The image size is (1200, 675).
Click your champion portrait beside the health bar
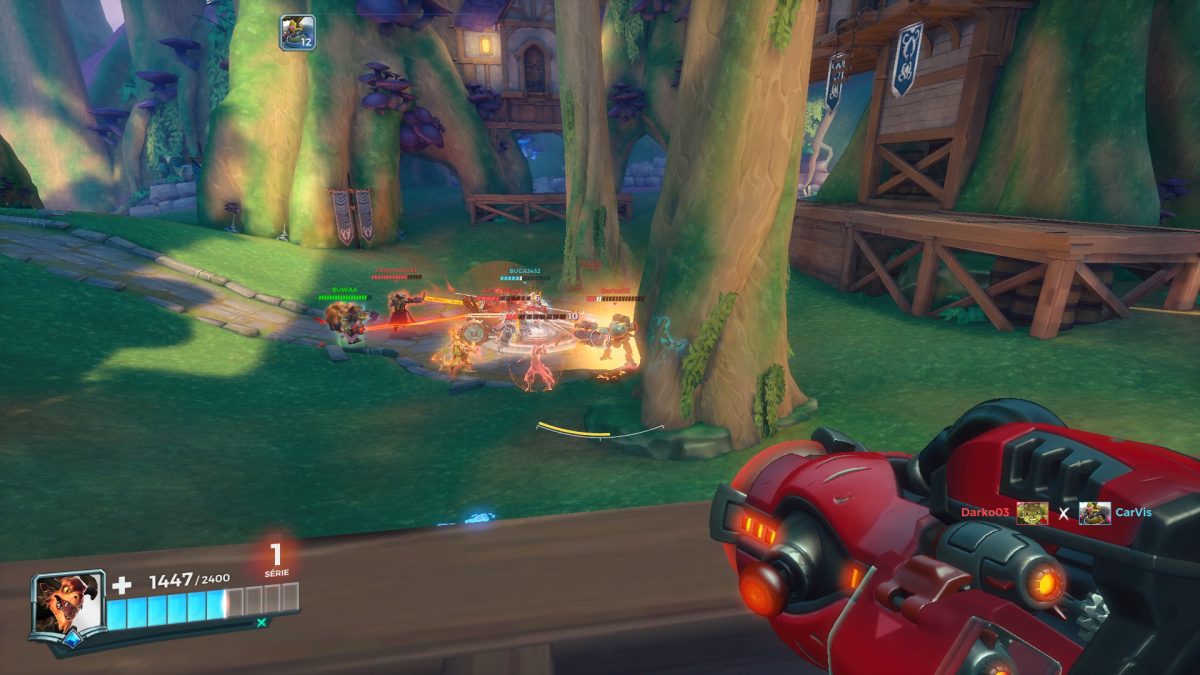68,603
